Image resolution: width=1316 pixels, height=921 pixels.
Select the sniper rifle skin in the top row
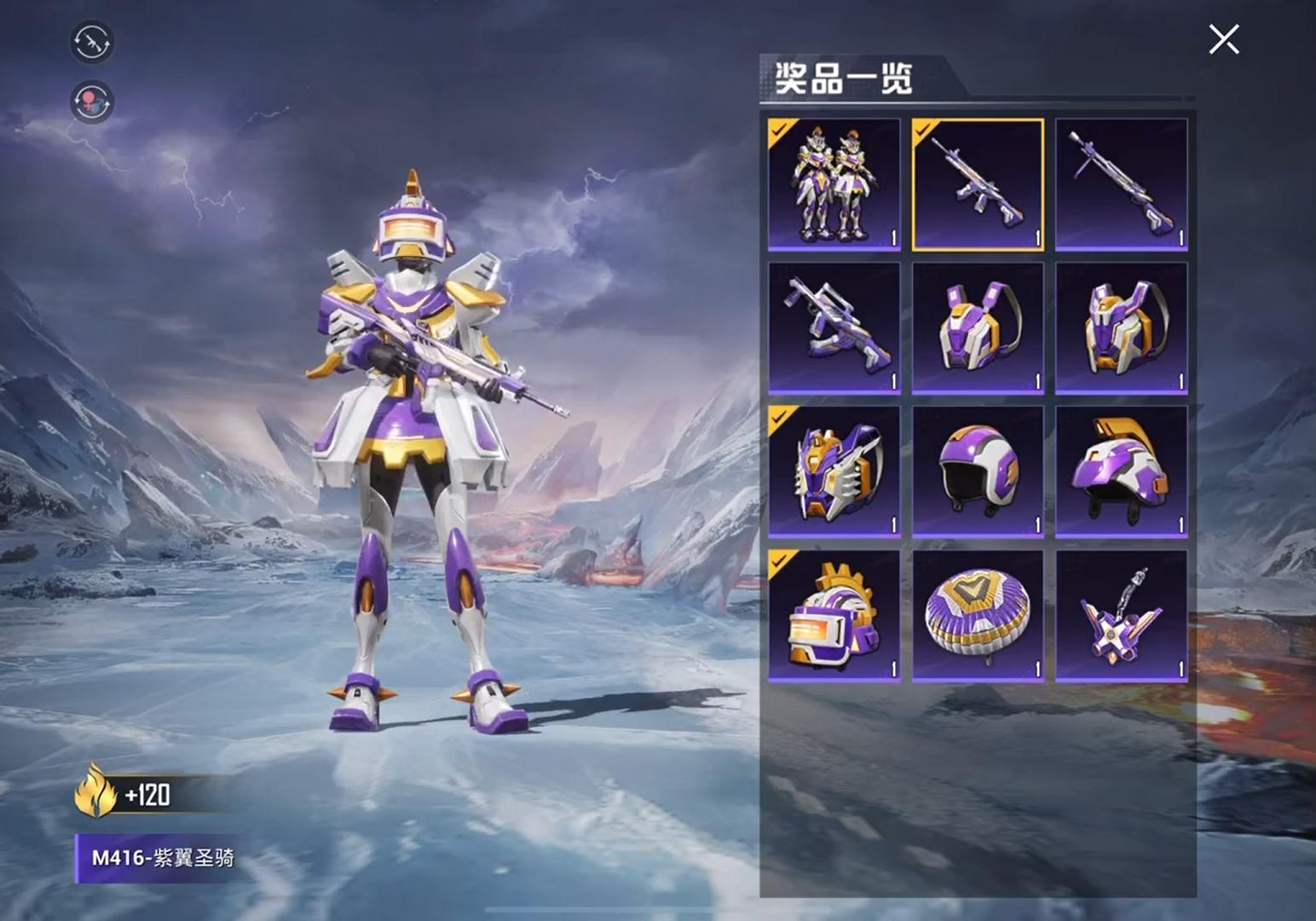1123,183
